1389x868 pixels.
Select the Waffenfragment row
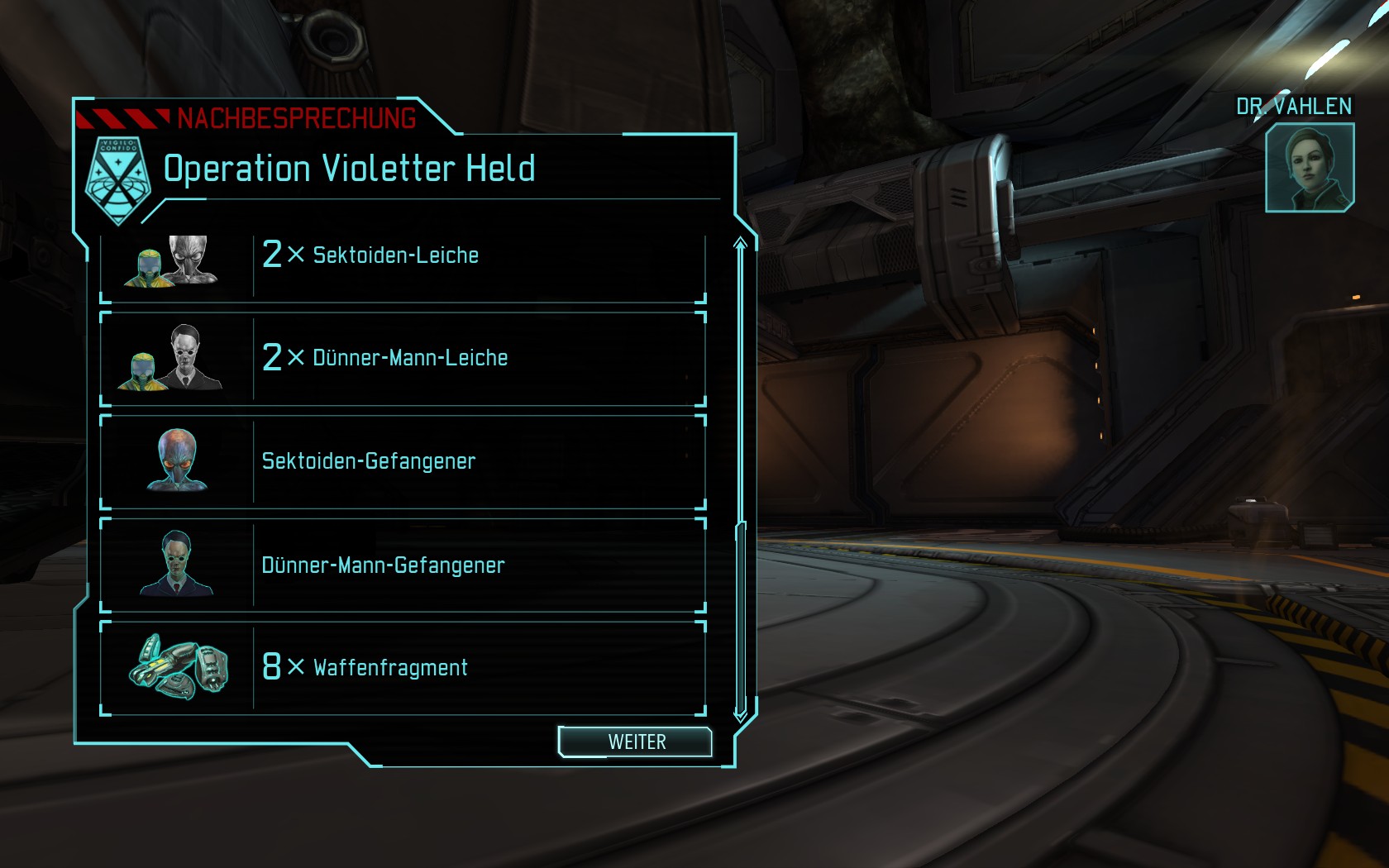click(x=403, y=668)
